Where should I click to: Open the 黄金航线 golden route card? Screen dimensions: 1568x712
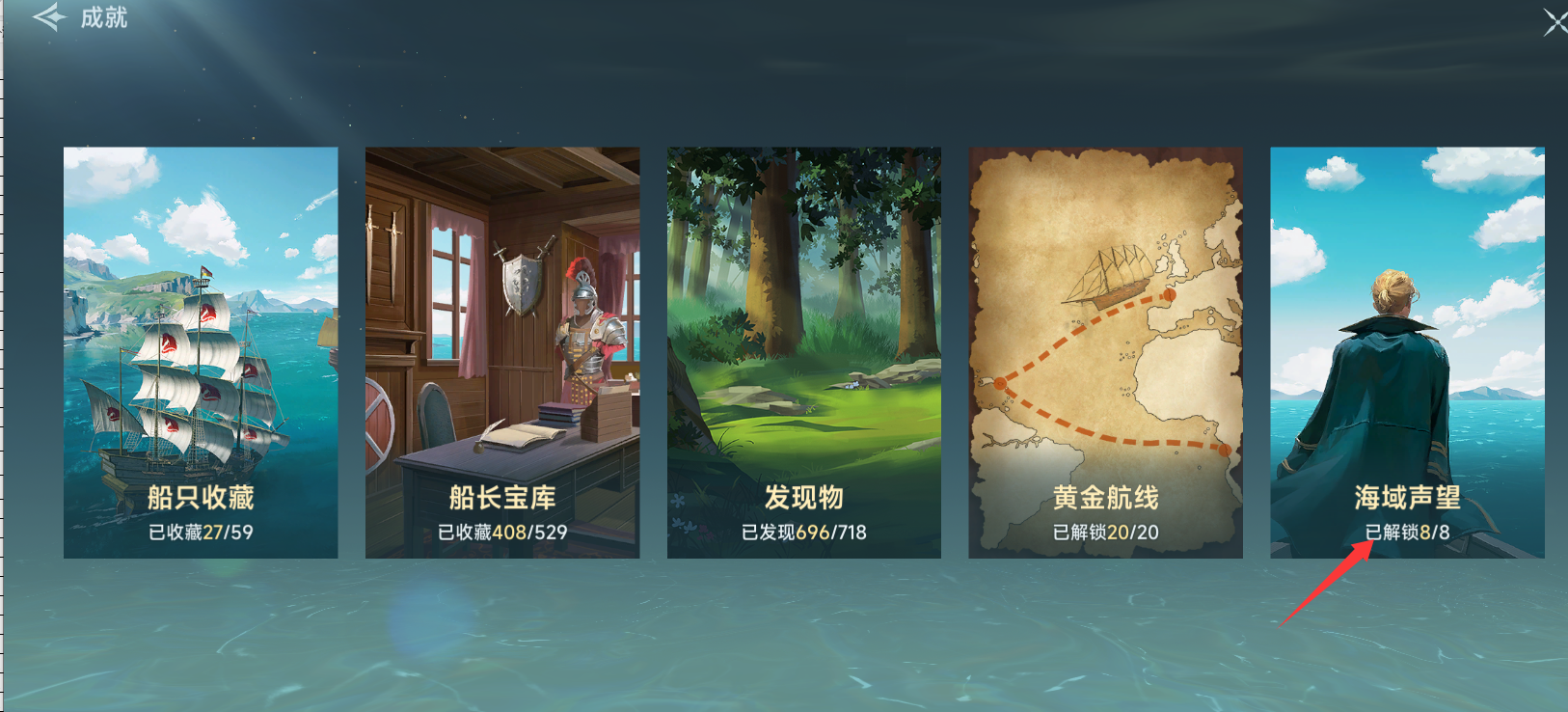[1105, 347]
